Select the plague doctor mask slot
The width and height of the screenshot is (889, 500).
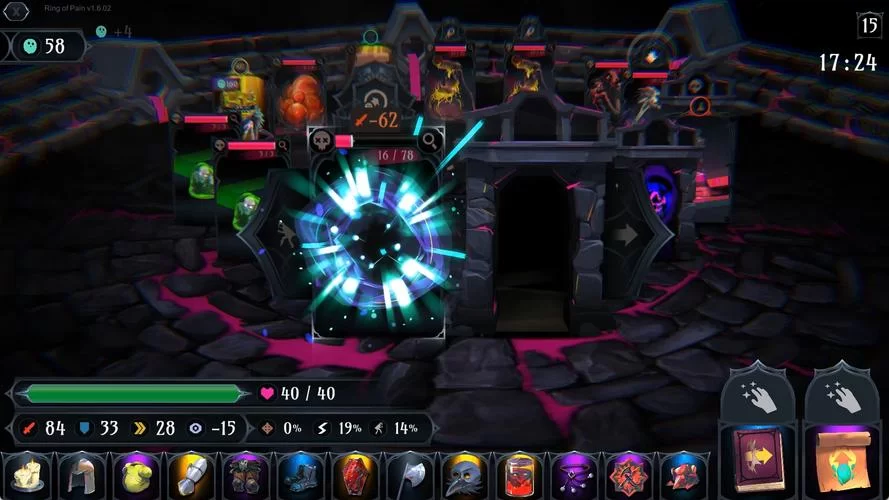click(462, 475)
